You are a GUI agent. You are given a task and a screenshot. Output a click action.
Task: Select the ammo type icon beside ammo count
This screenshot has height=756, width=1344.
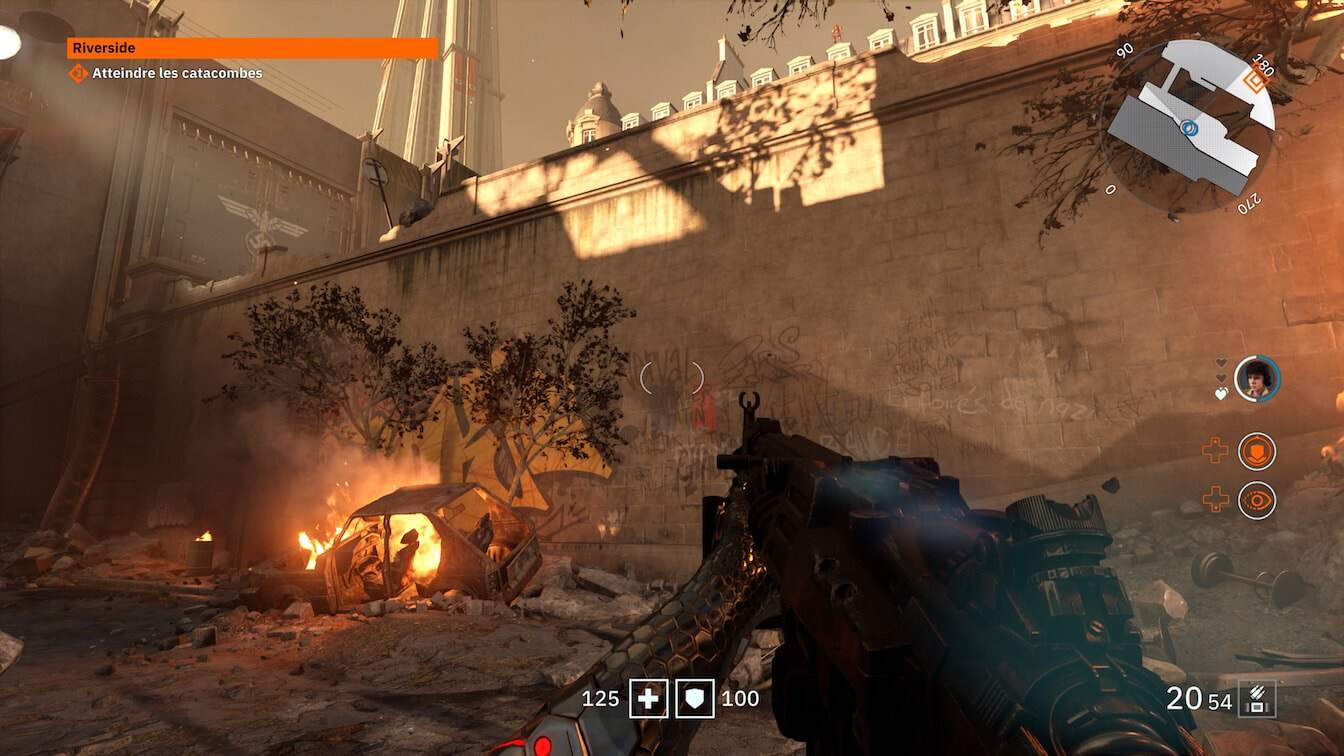pyautogui.click(x=1257, y=699)
